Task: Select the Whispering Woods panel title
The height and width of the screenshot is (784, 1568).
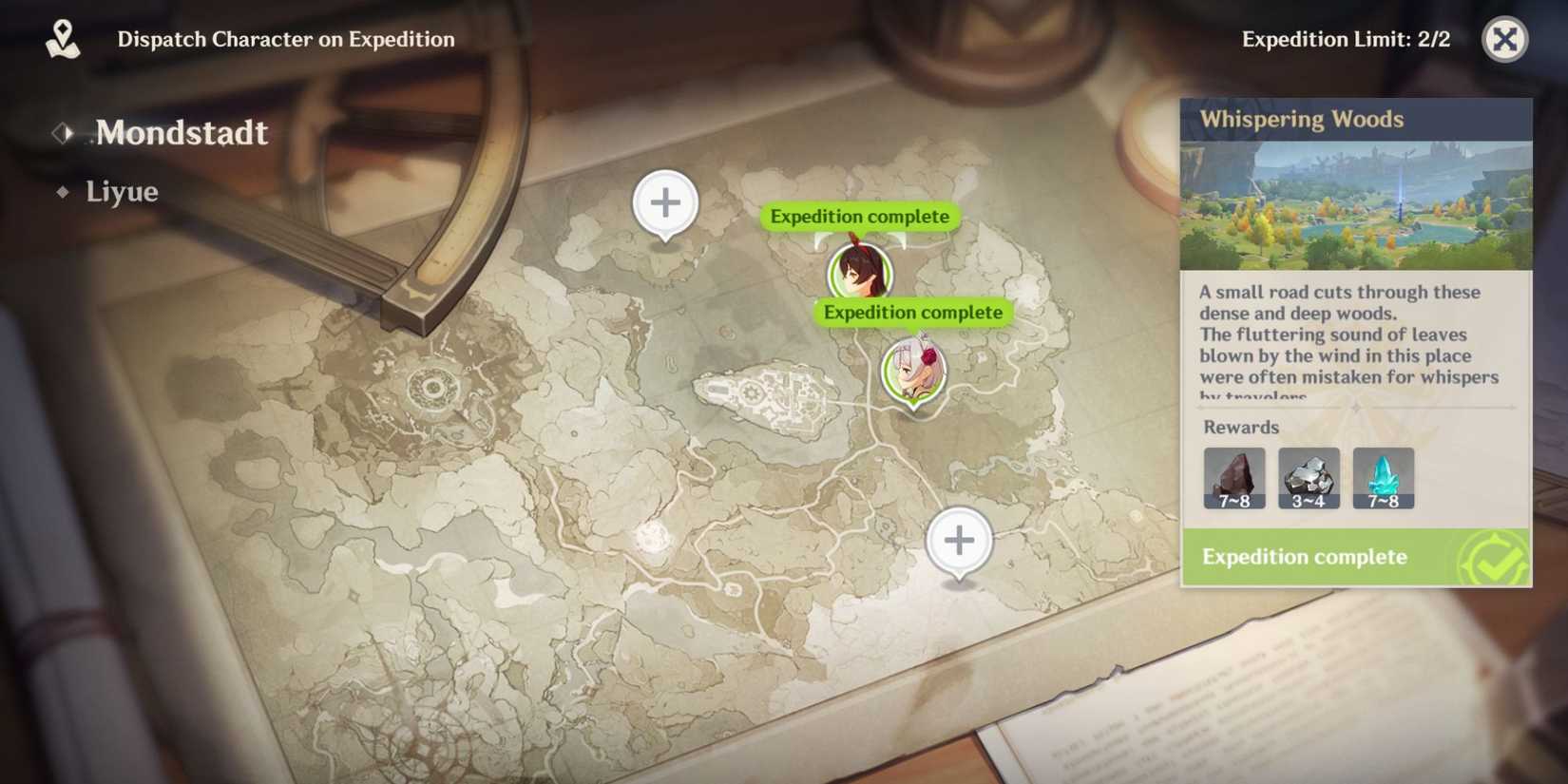Action: click(1302, 119)
